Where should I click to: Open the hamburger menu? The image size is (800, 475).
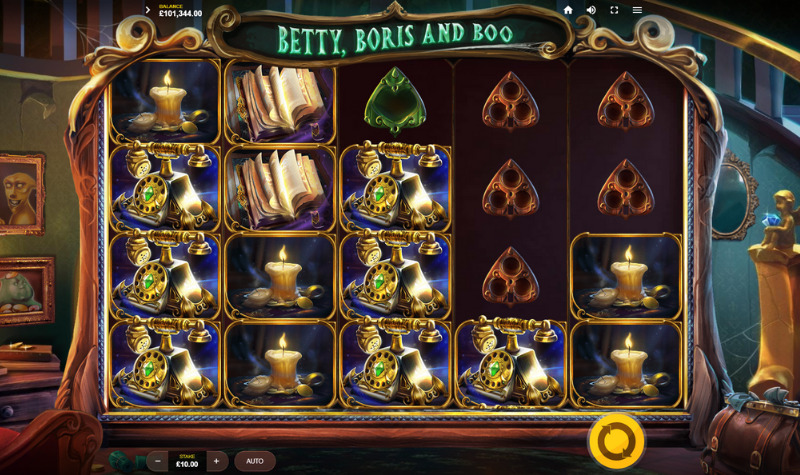point(637,10)
